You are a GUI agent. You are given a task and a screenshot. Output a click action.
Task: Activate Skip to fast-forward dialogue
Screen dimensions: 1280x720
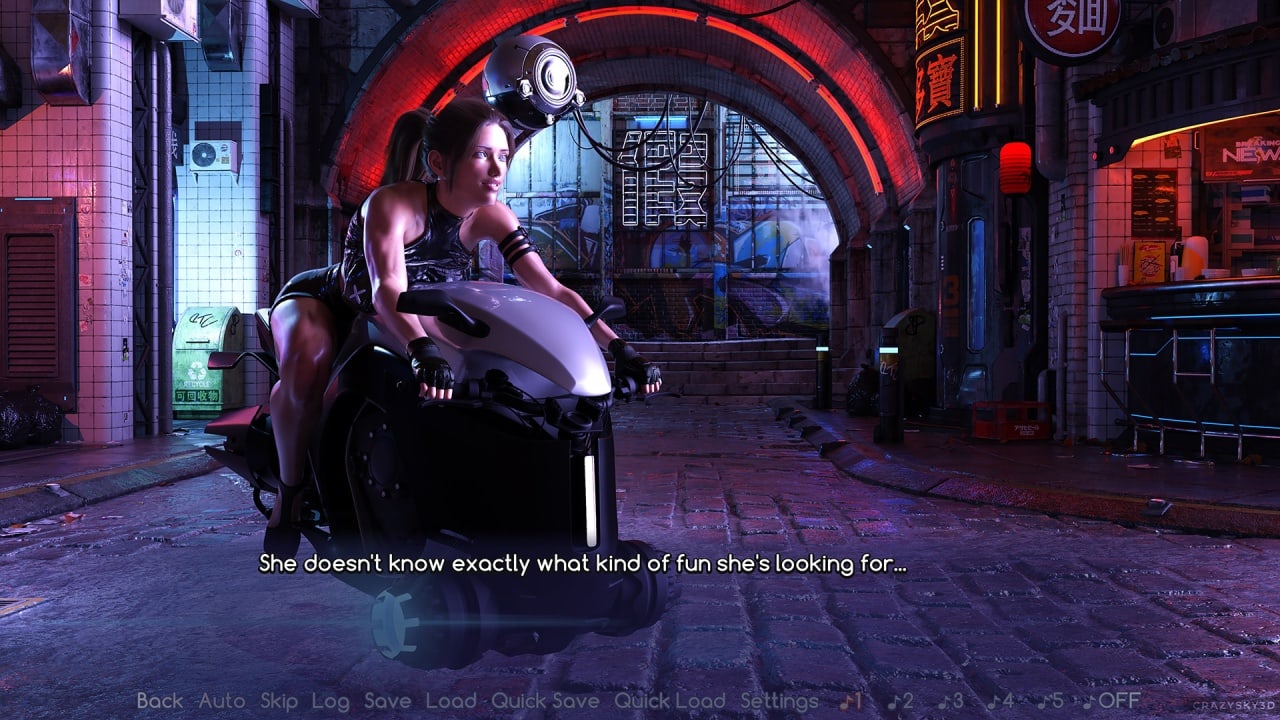click(279, 701)
